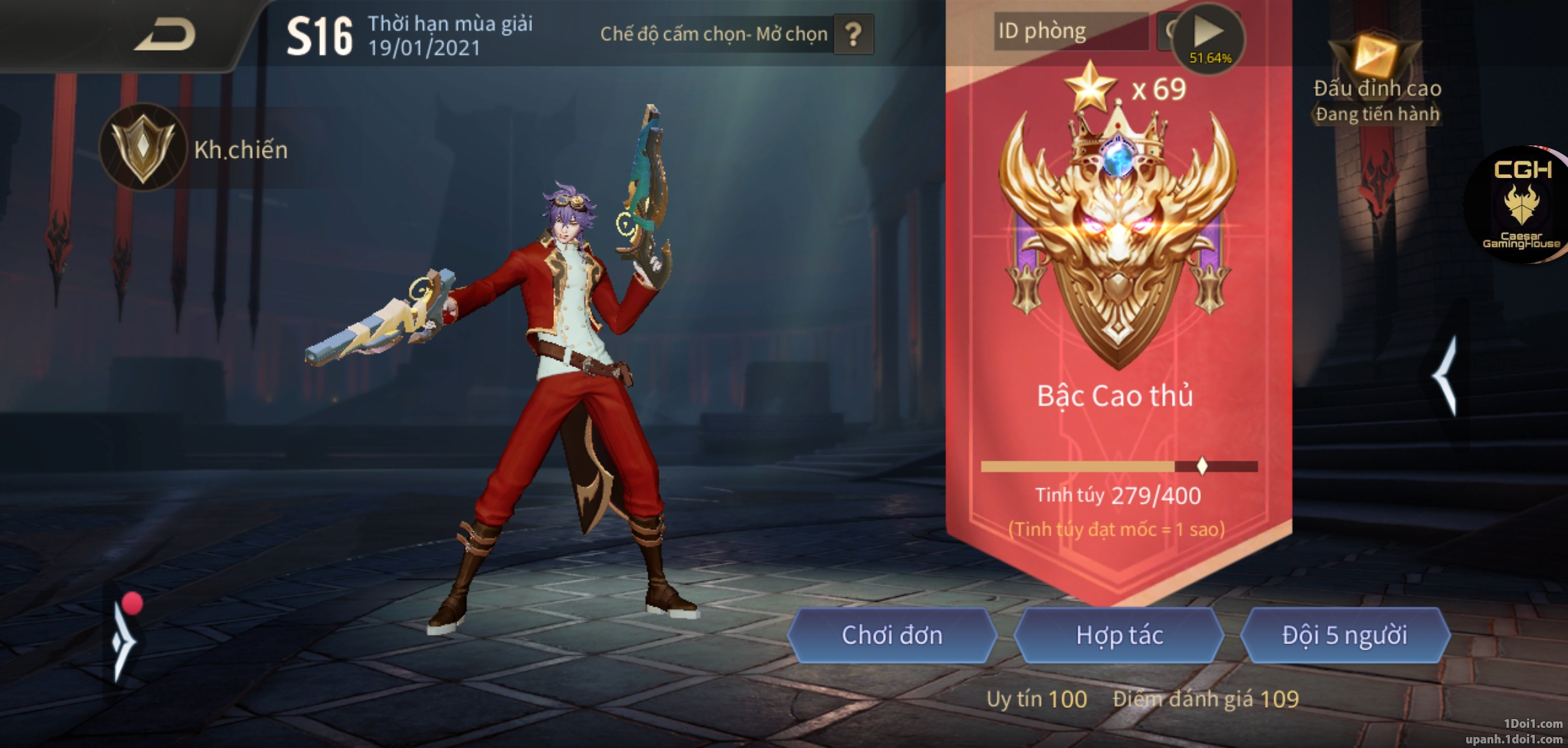Play the replay button showing 51.64%
Viewport: 1568px width, 748px height.
pos(1209,36)
